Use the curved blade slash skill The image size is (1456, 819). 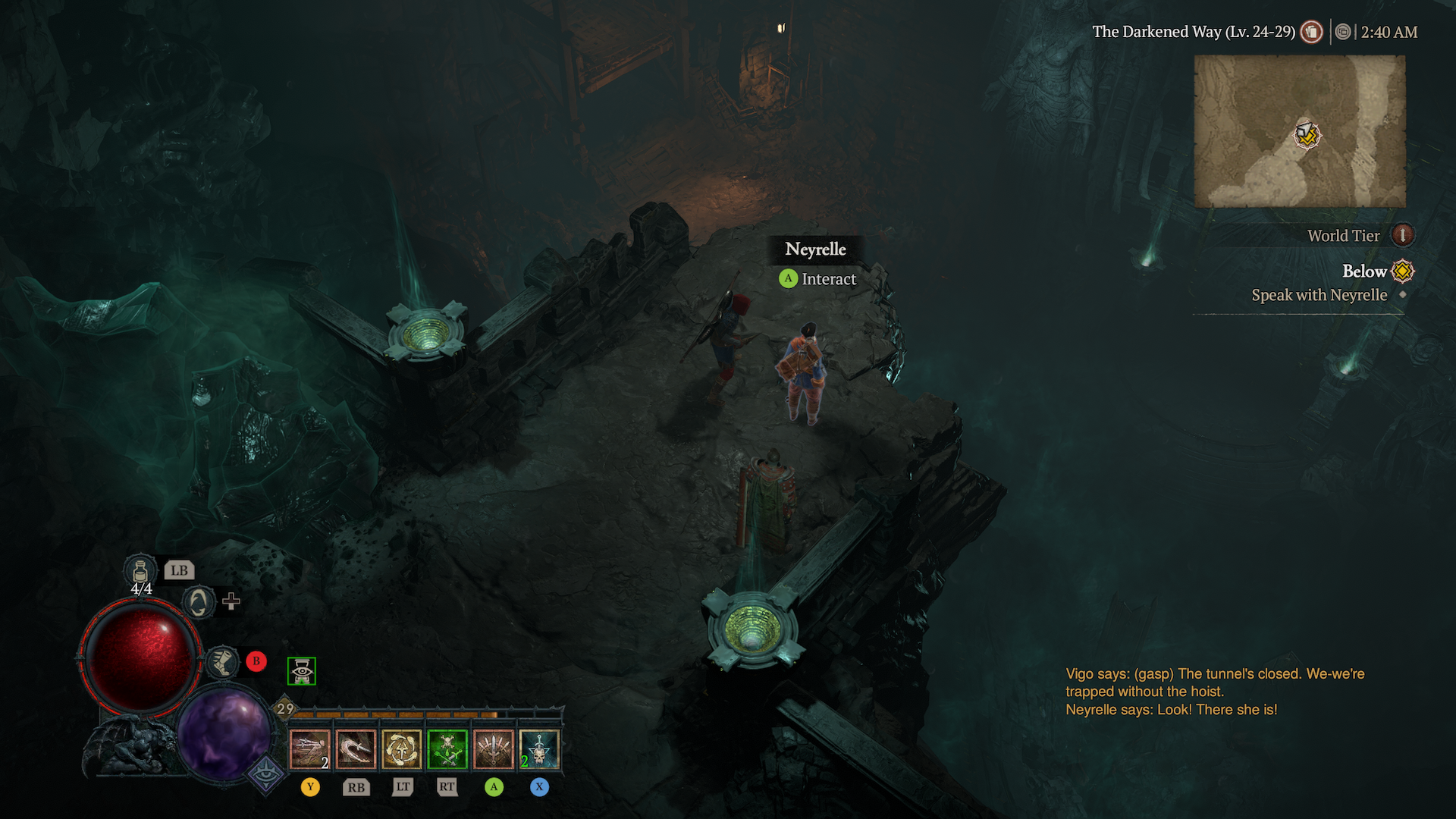click(x=356, y=749)
